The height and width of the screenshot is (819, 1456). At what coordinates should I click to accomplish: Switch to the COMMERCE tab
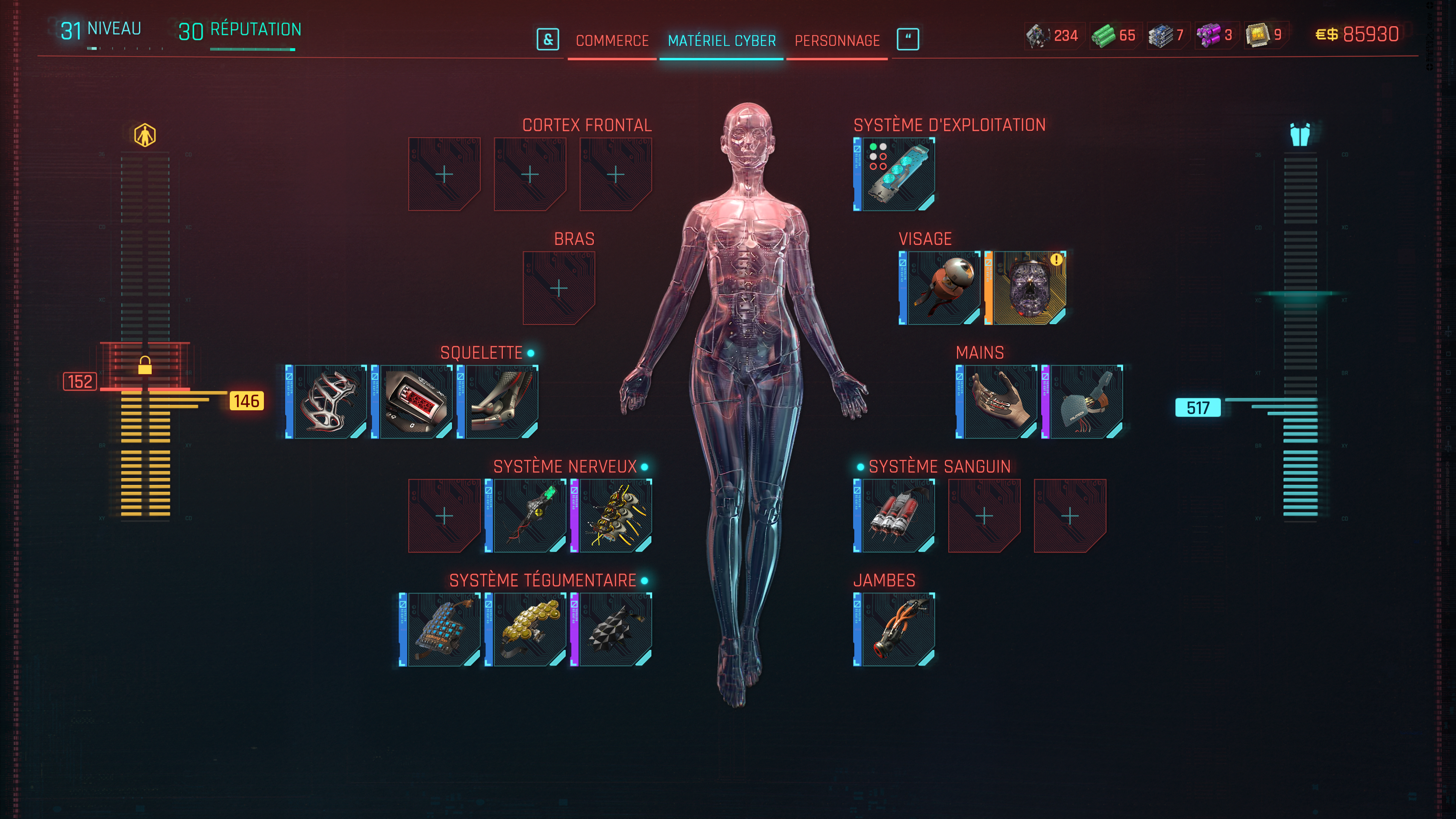tap(612, 41)
